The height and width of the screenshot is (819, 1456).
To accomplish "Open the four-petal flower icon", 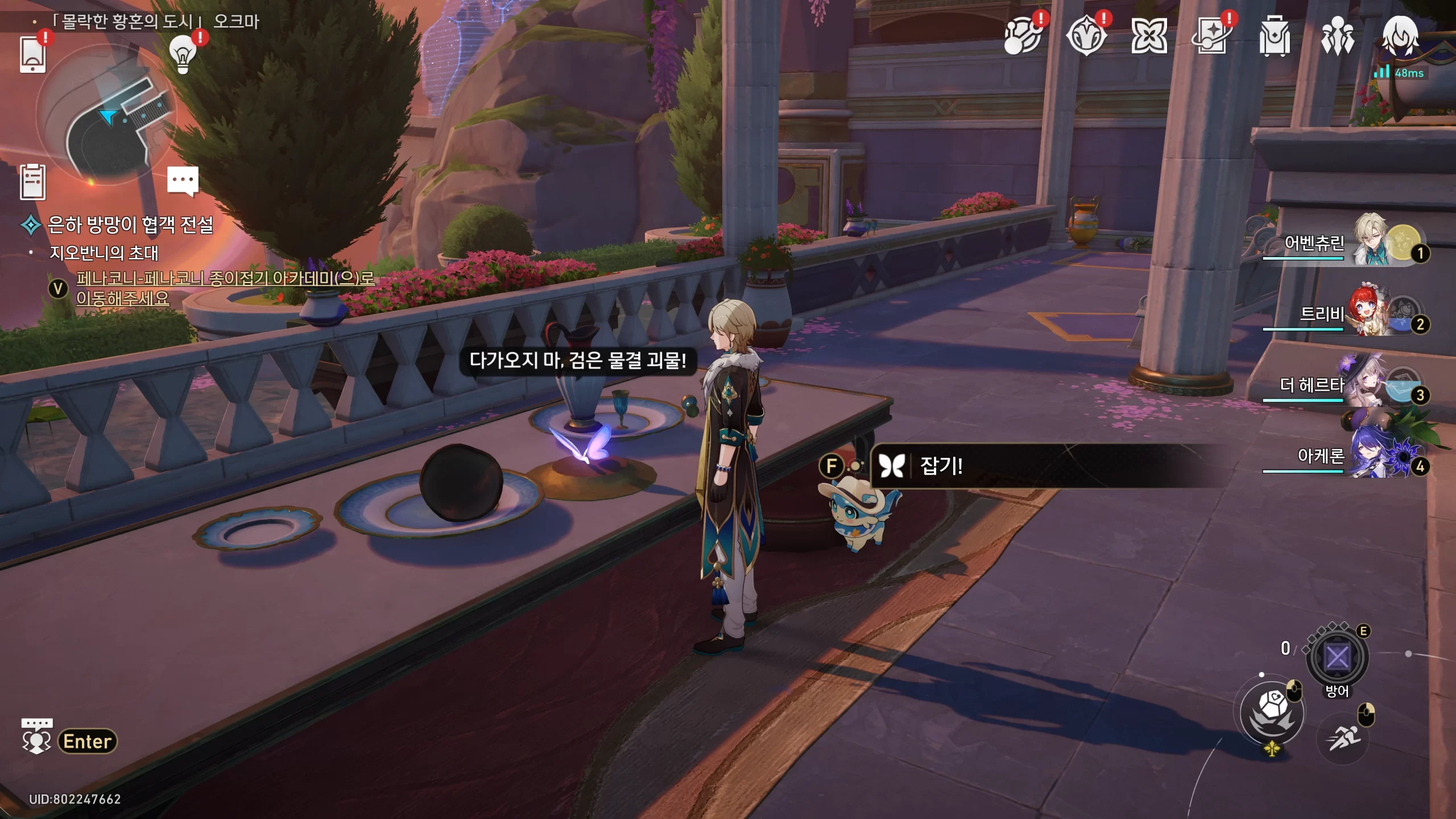I will [1149, 36].
